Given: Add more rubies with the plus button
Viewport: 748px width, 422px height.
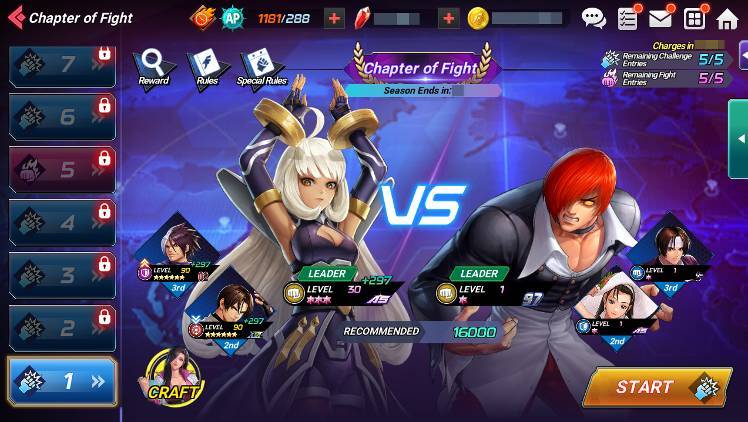Looking at the screenshot, I should 449,18.
